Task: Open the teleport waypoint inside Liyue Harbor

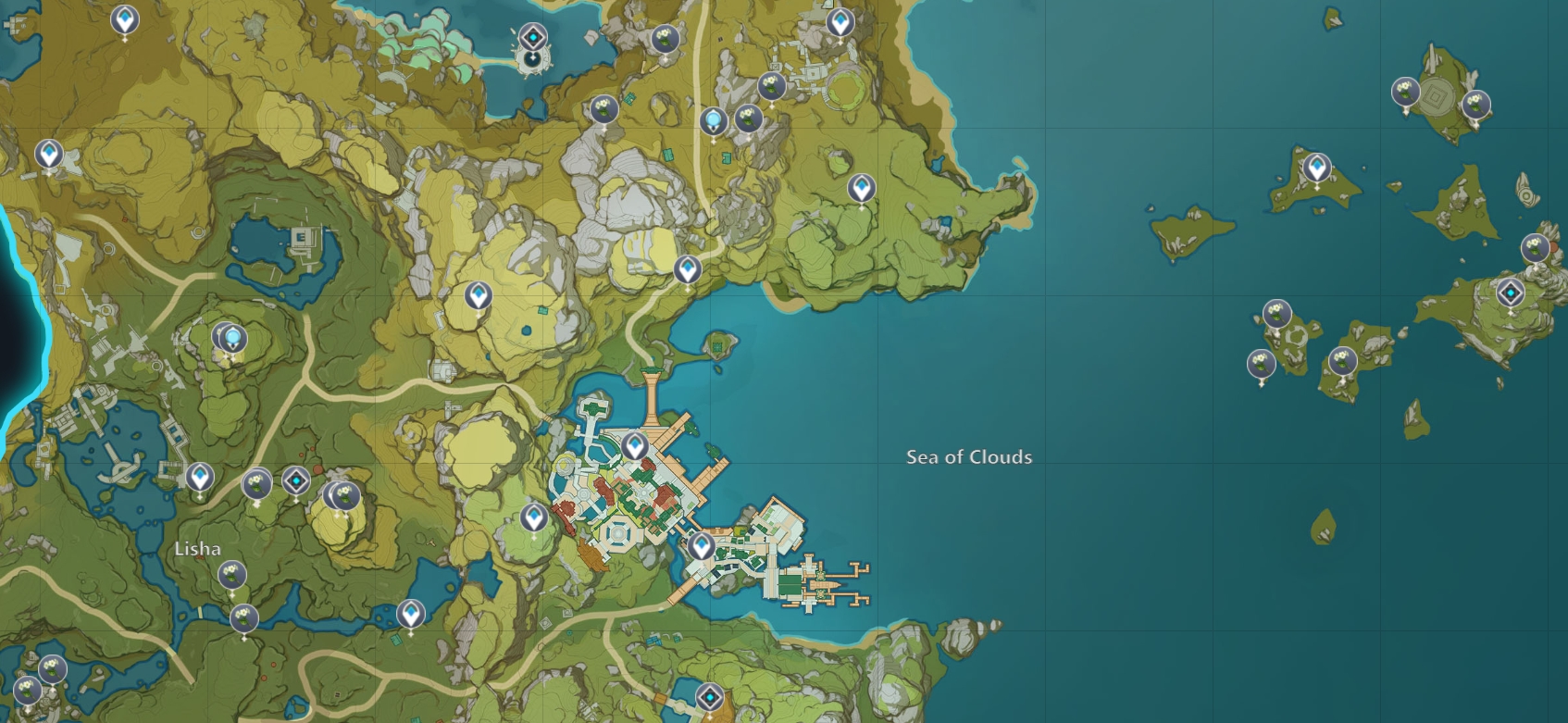Action: (x=634, y=445)
